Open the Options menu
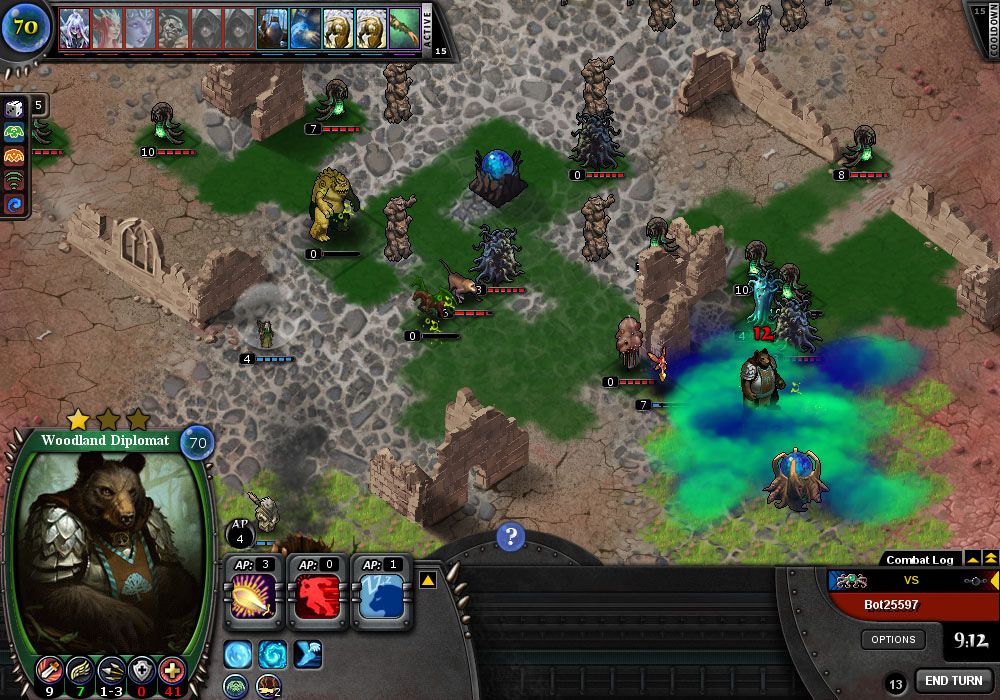Viewport: 1000px width, 700px height. [x=893, y=640]
